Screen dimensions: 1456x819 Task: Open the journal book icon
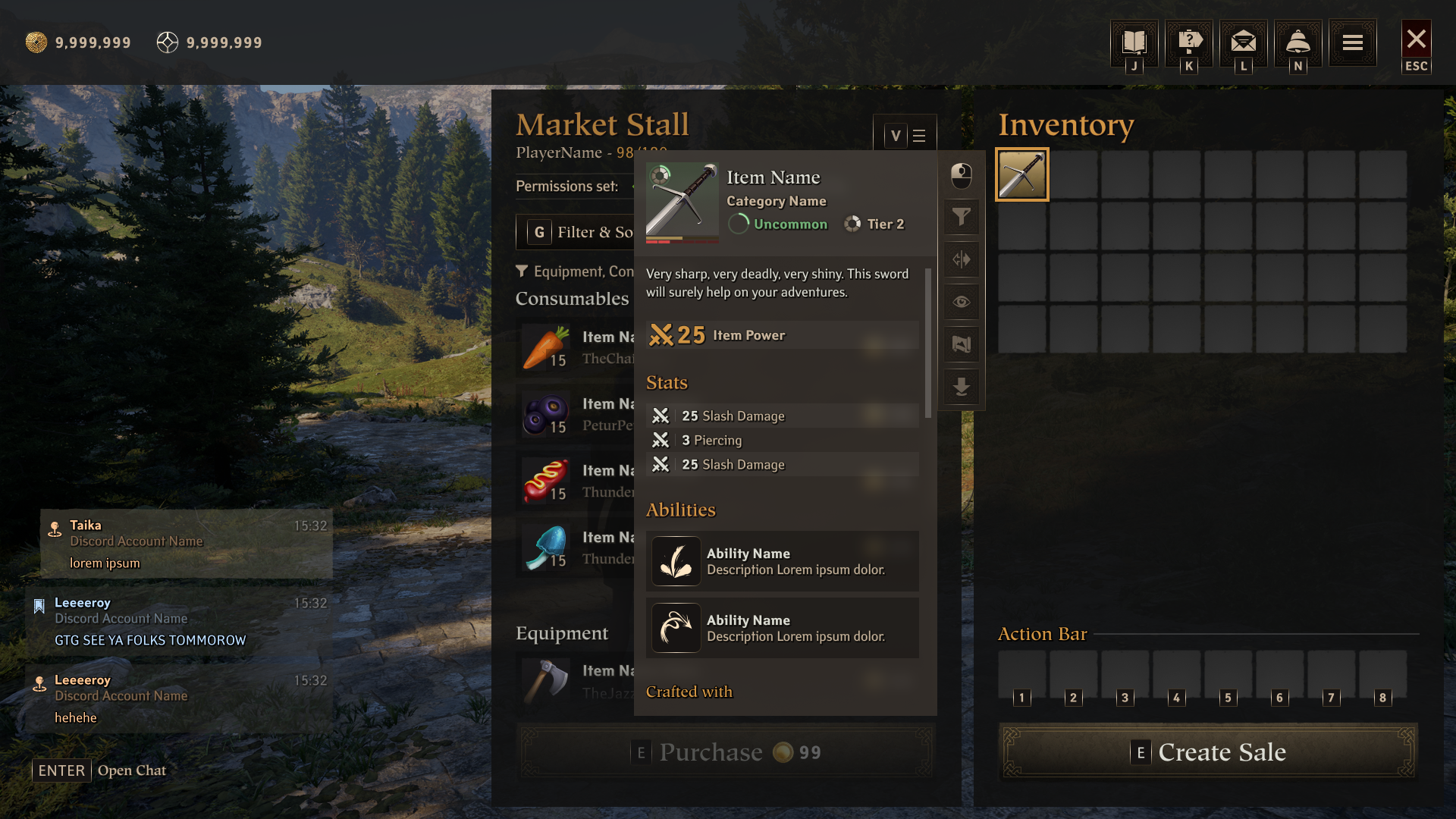coord(1134,42)
